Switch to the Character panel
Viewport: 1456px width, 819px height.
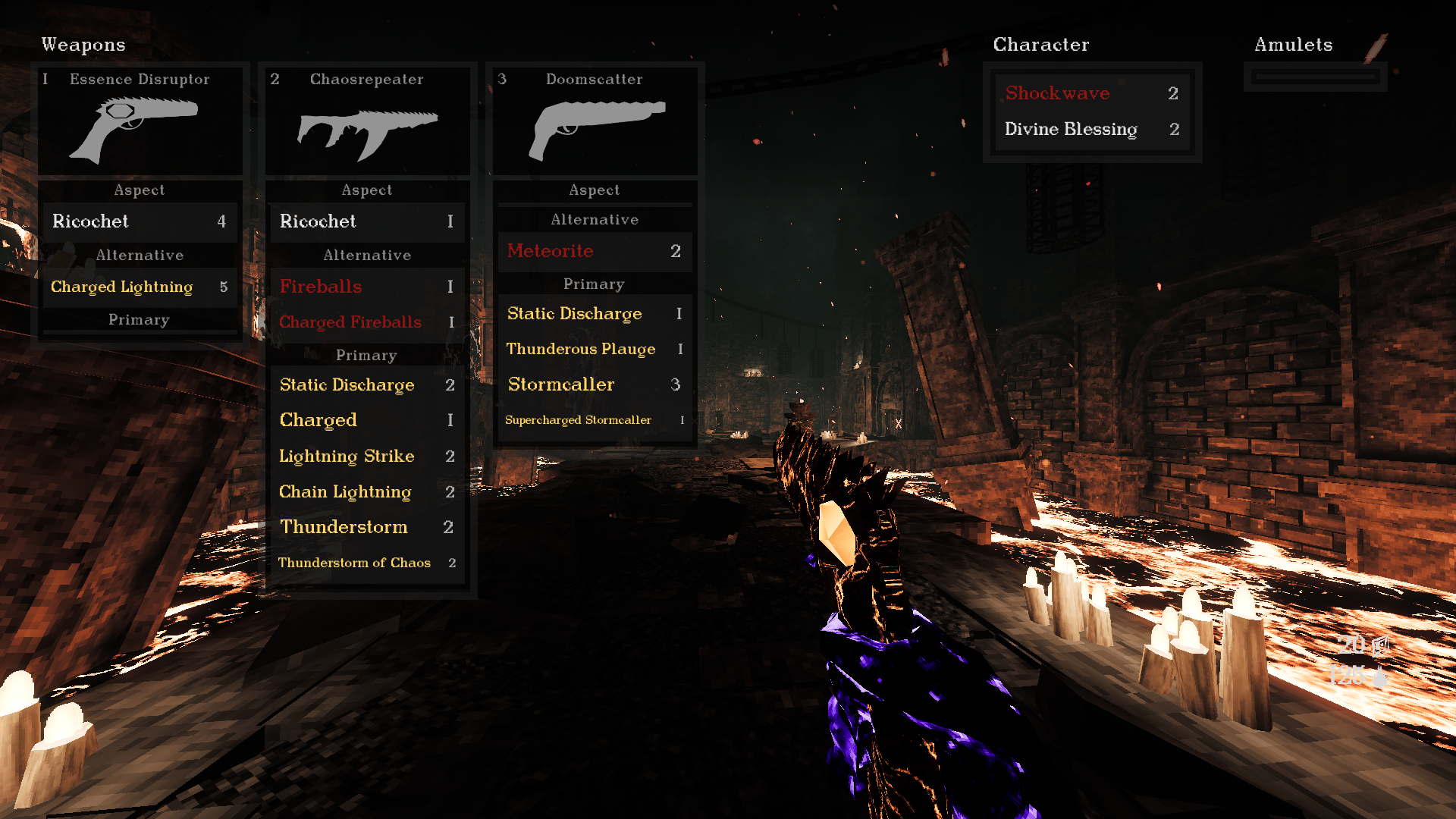tap(1041, 45)
